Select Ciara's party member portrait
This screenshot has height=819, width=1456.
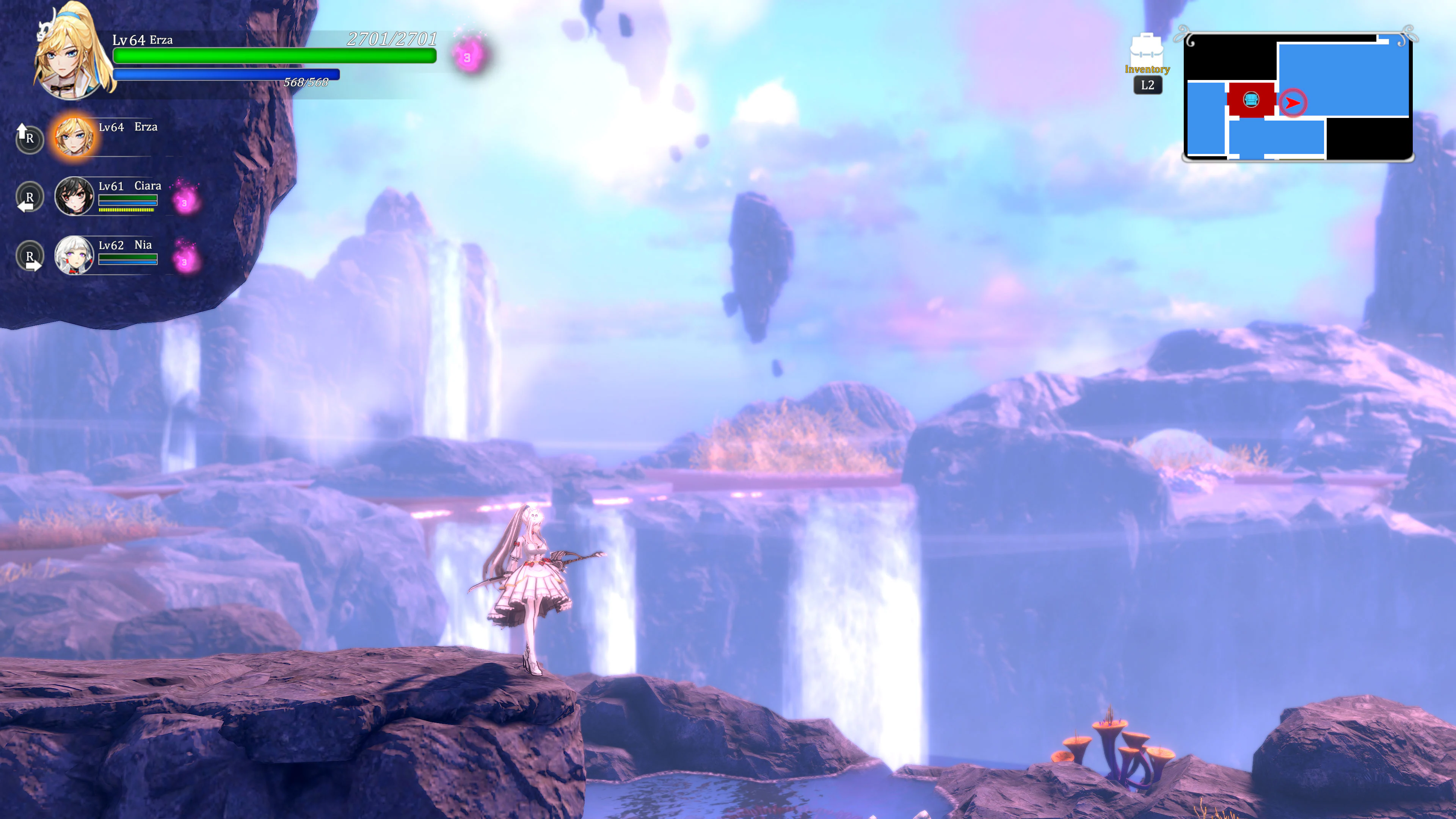[75, 197]
